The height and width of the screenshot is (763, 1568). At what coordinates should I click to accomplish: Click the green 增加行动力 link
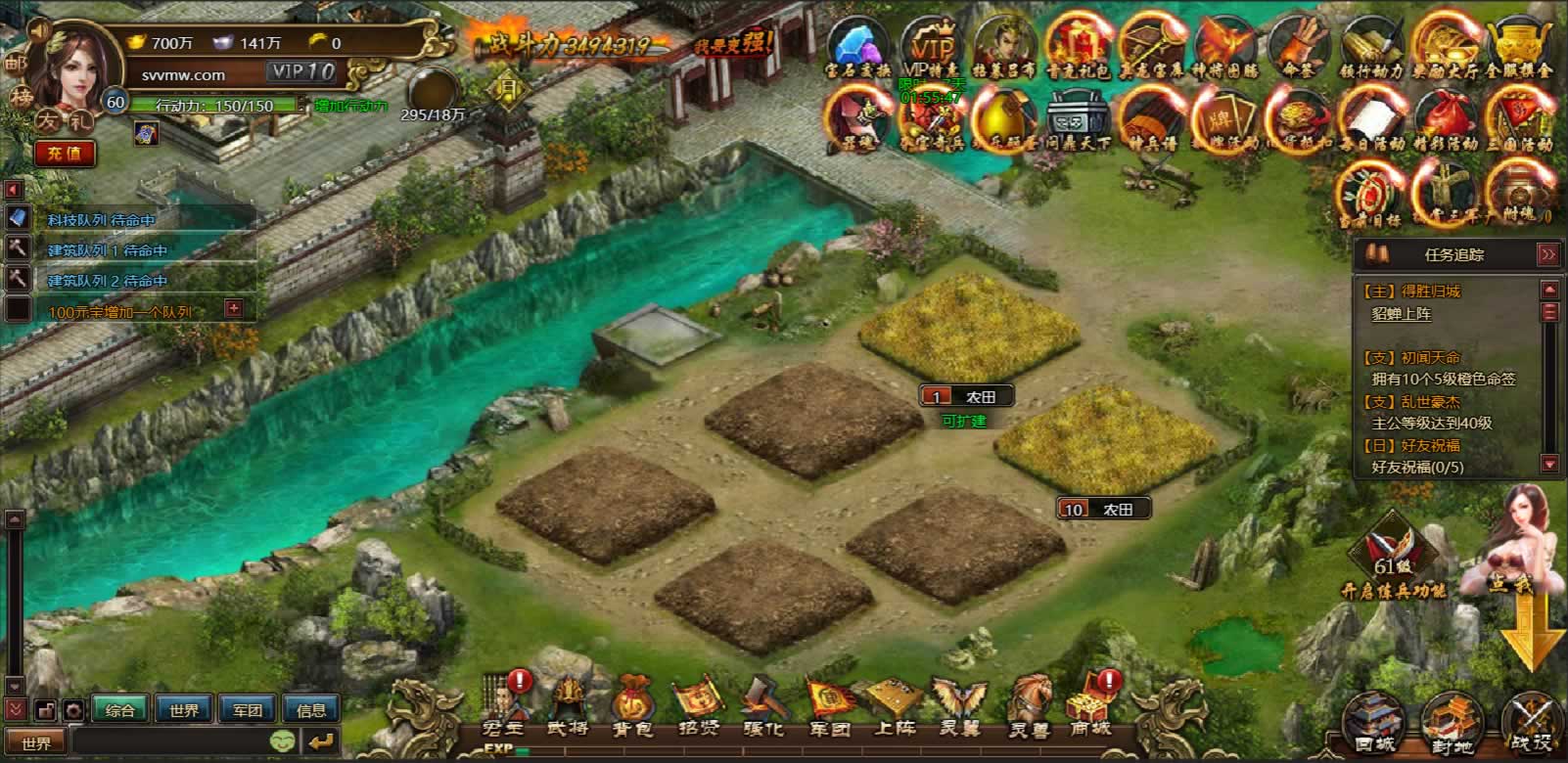point(350,106)
